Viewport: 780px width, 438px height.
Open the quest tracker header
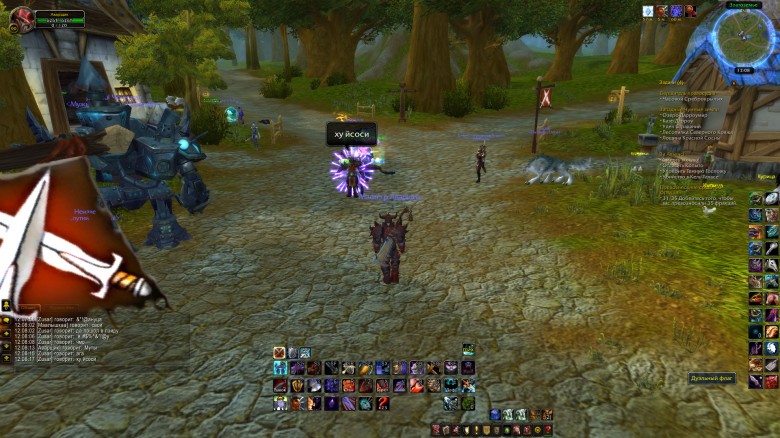point(672,81)
